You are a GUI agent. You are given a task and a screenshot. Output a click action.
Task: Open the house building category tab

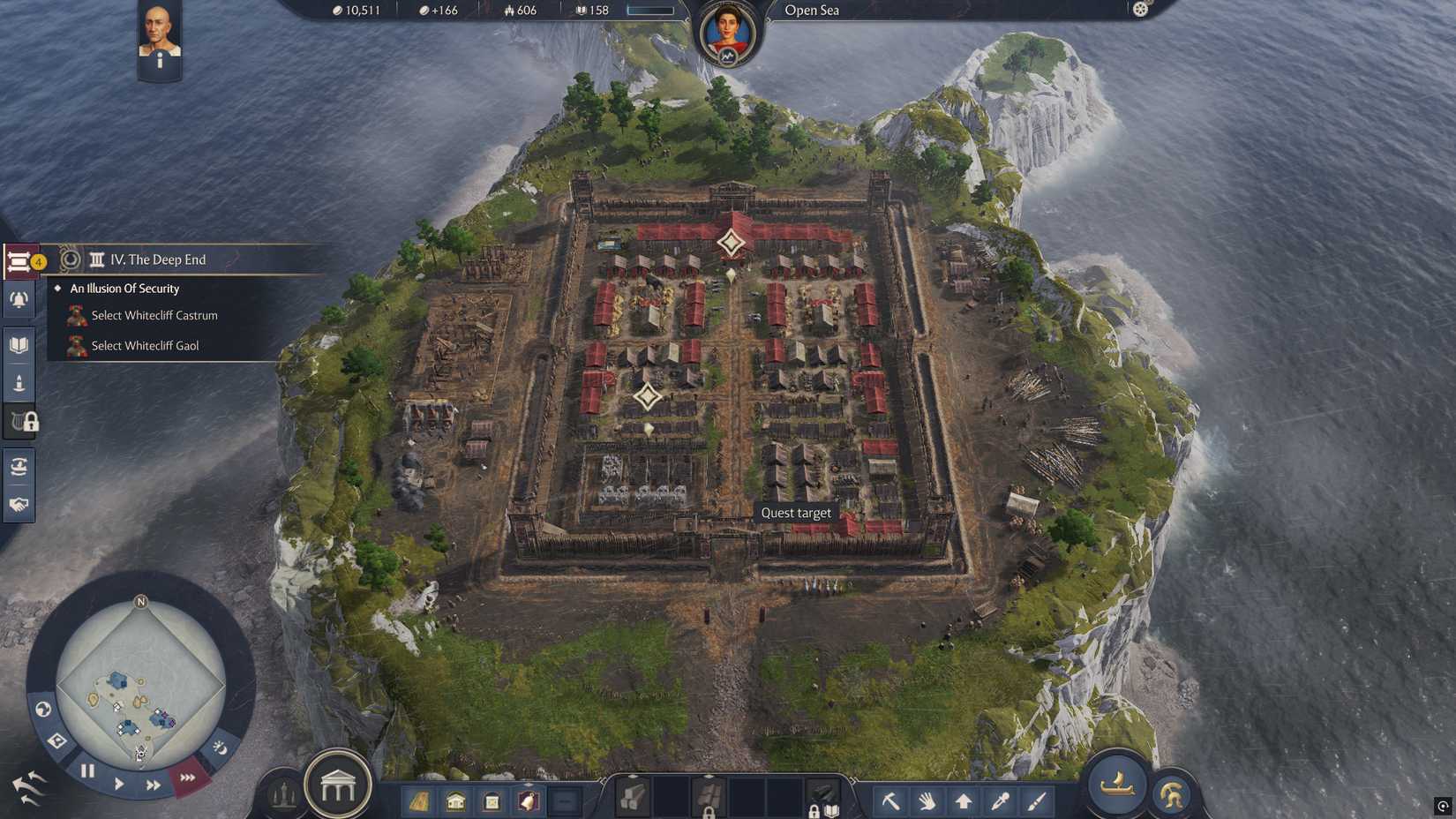[454, 800]
